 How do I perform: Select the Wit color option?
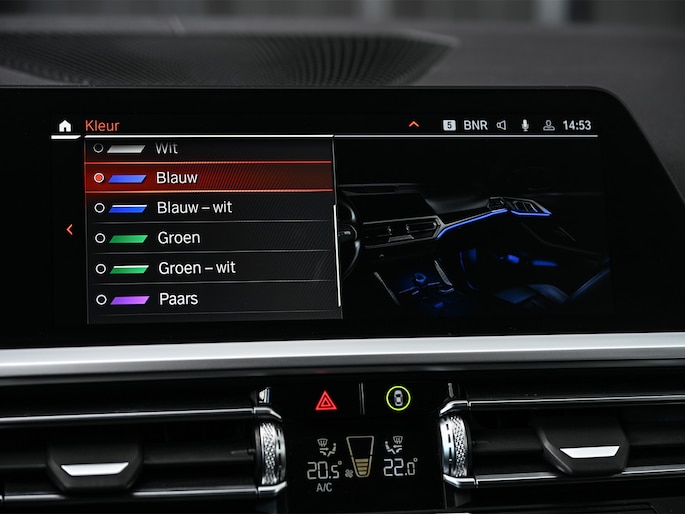pos(208,148)
